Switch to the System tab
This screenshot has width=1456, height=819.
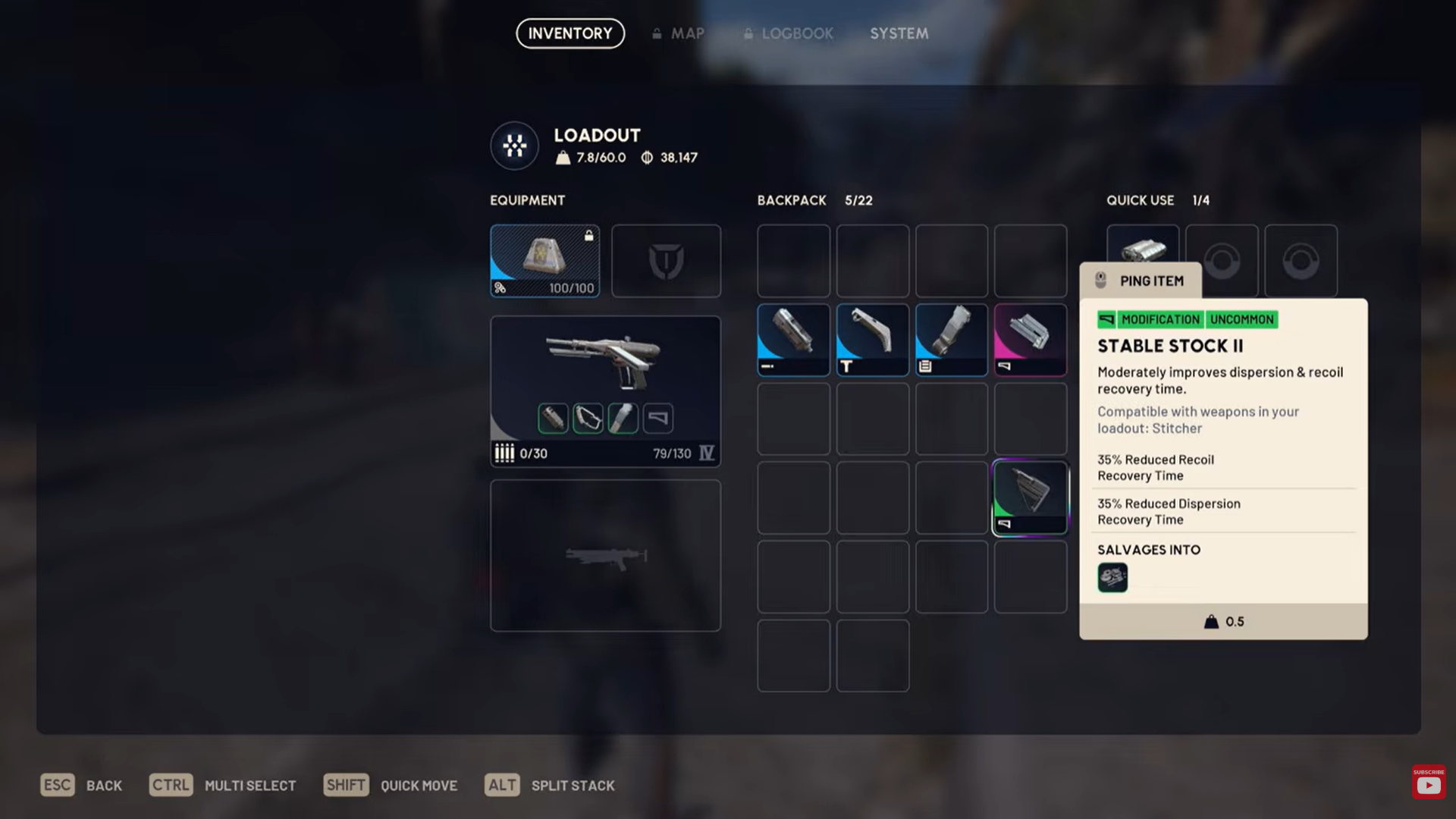[x=899, y=33]
